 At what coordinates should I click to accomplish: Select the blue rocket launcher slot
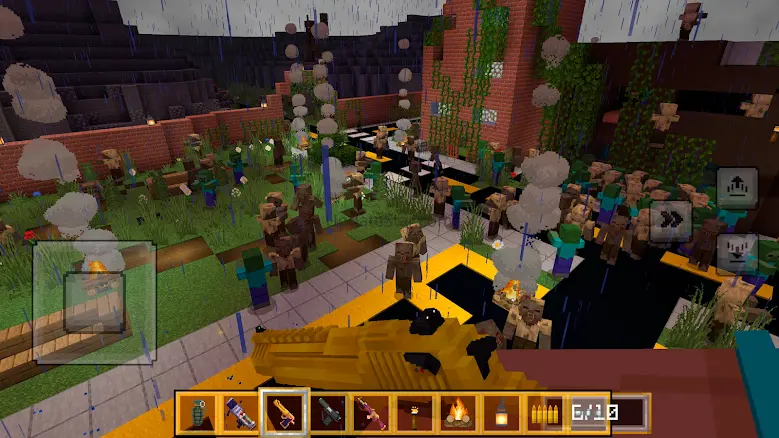click(x=240, y=412)
